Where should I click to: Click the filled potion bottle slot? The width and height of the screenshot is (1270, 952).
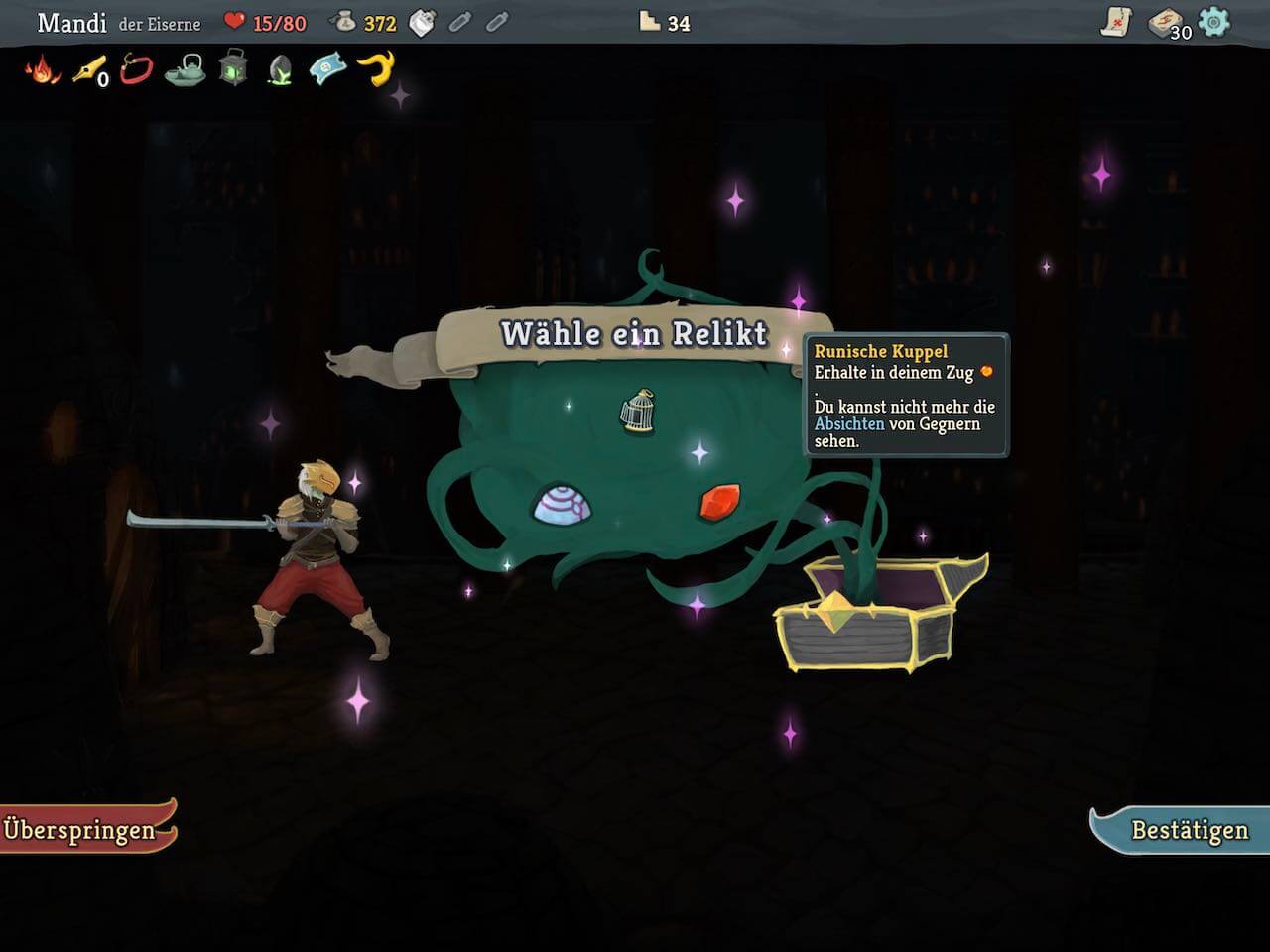pyautogui.click(x=423, y=23)
